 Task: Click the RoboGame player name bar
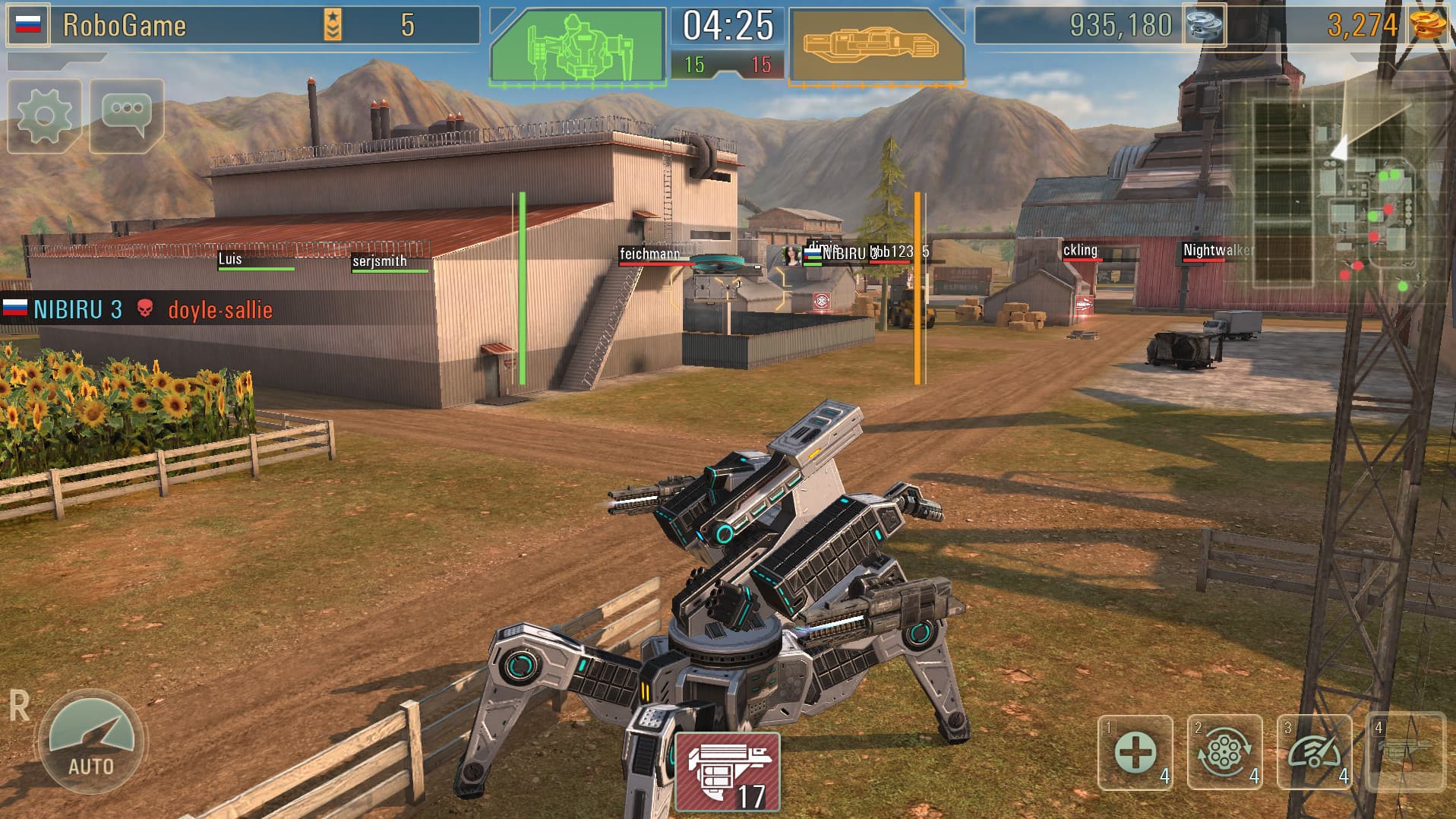(122, 24)
